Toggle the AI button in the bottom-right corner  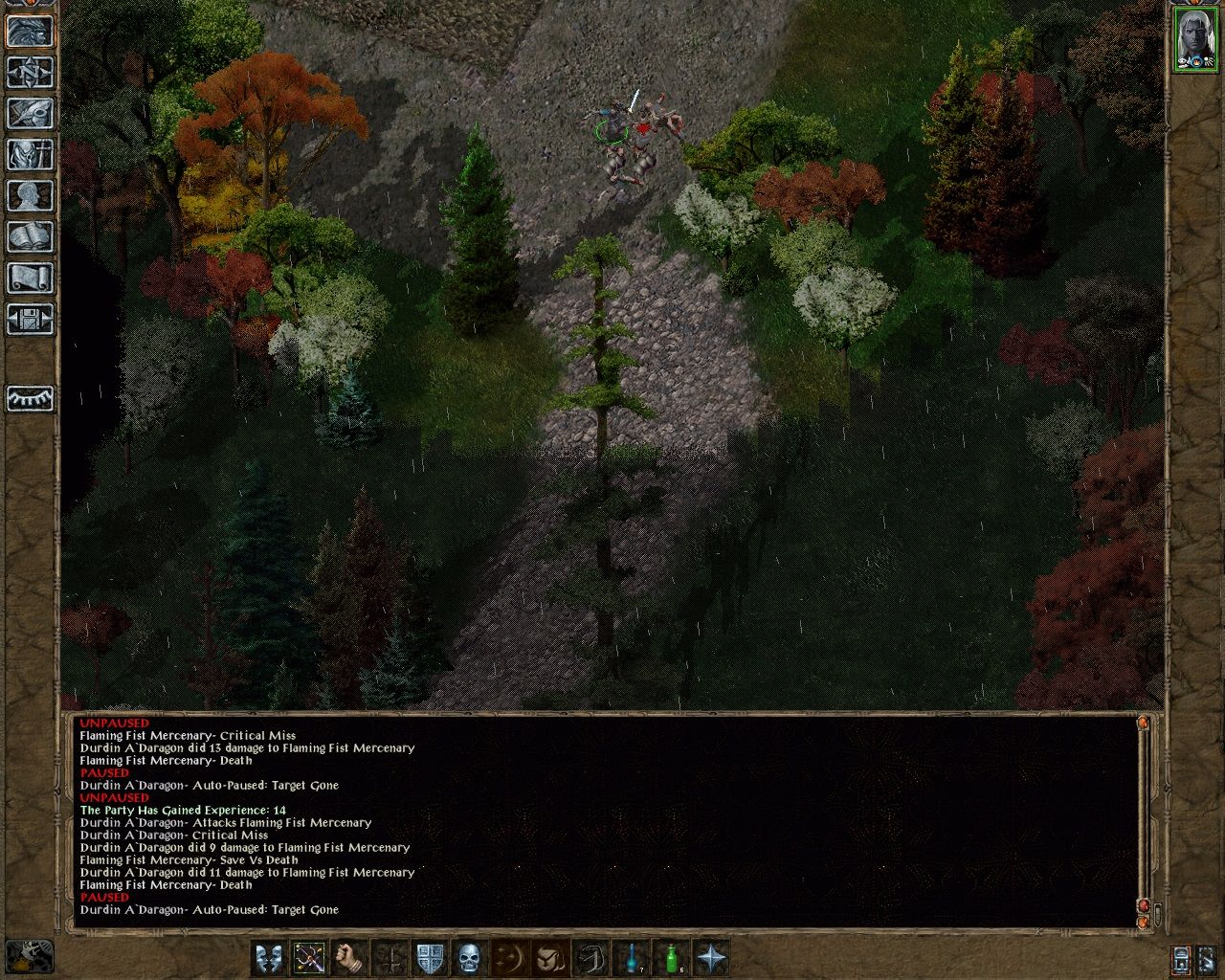tap(1208, 960)
